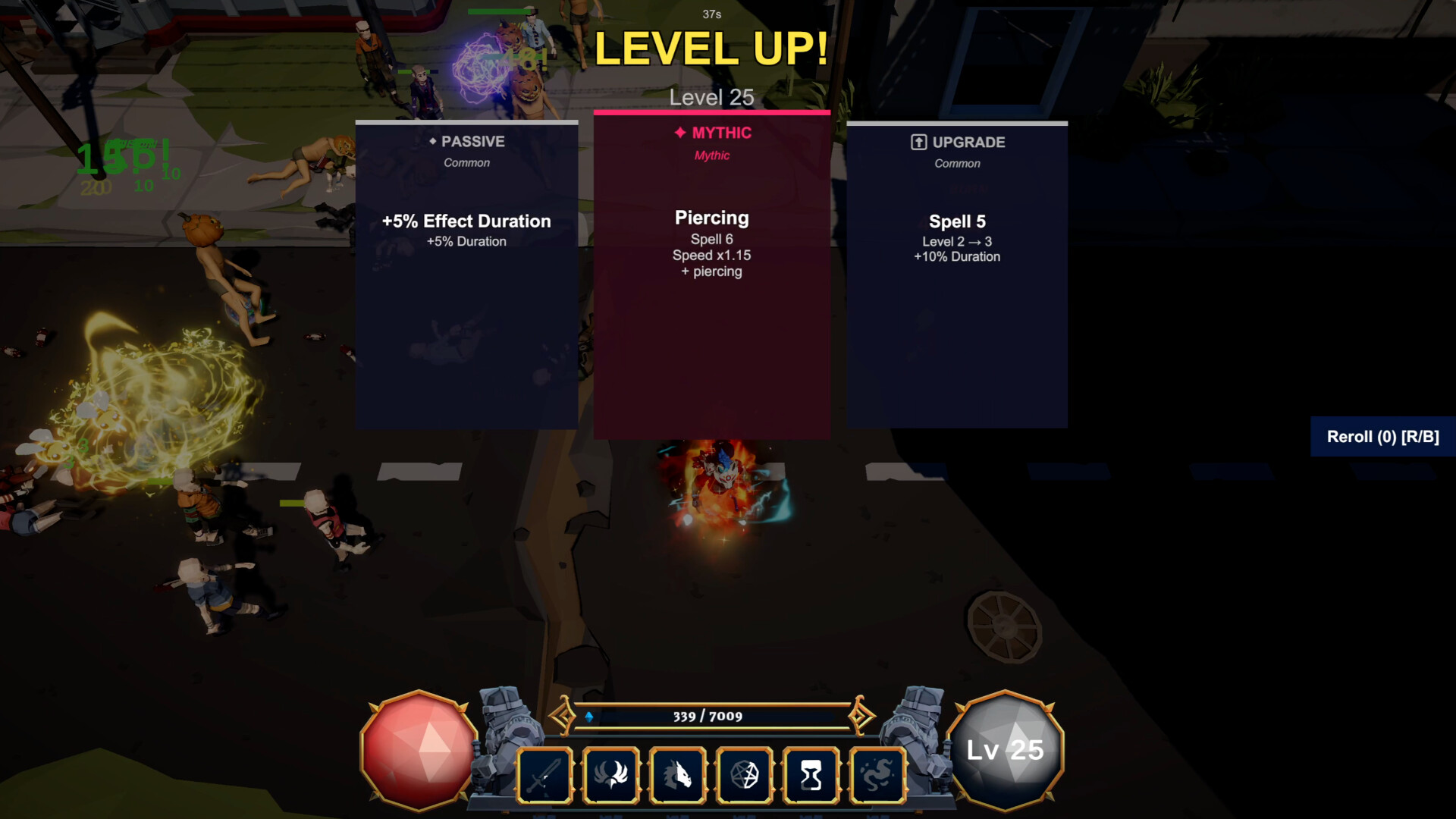This screenshot has height=819, width=1456.
Task: Expand the Lv 25 level orb
Action: [1006, 749]
